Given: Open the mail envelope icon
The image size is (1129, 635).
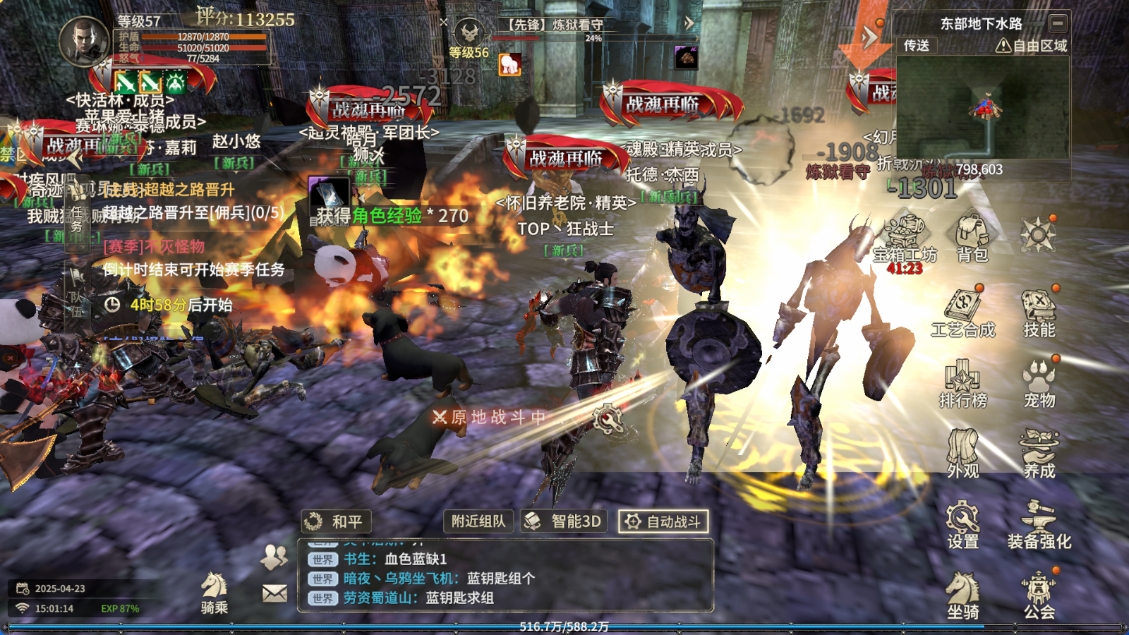Looking at the screenshot, I should tap(274, 593).
